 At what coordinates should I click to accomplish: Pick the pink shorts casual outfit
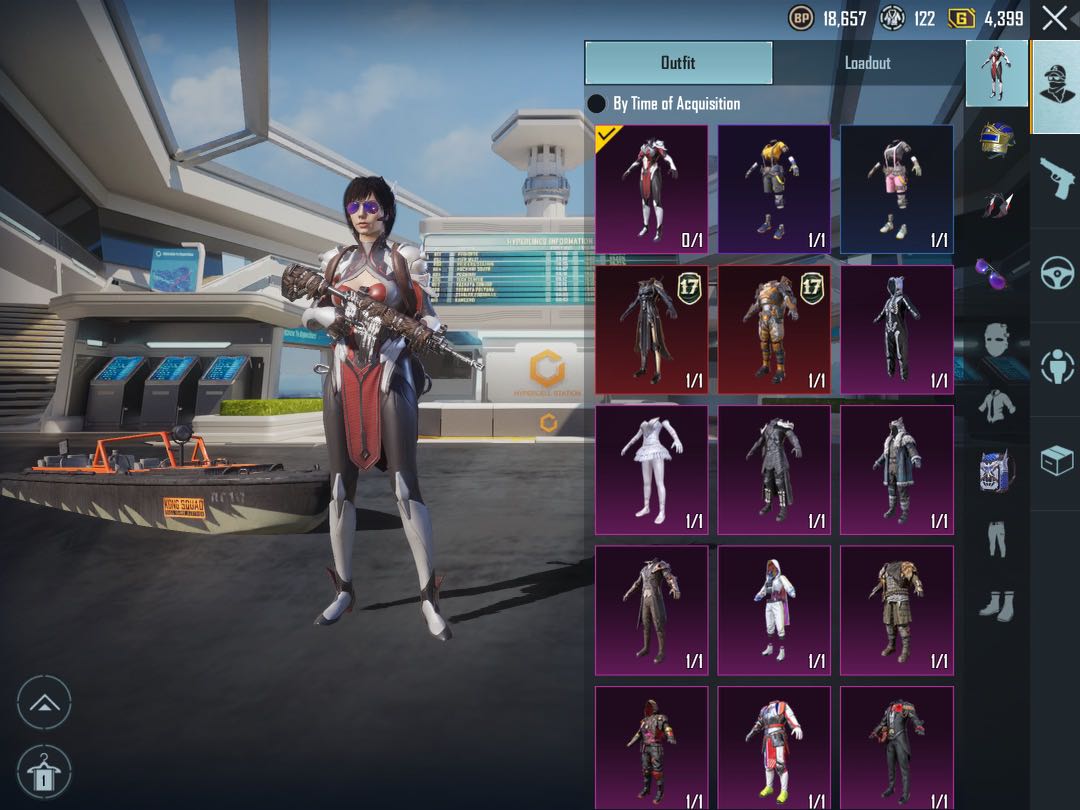click(x=896, y=189)
